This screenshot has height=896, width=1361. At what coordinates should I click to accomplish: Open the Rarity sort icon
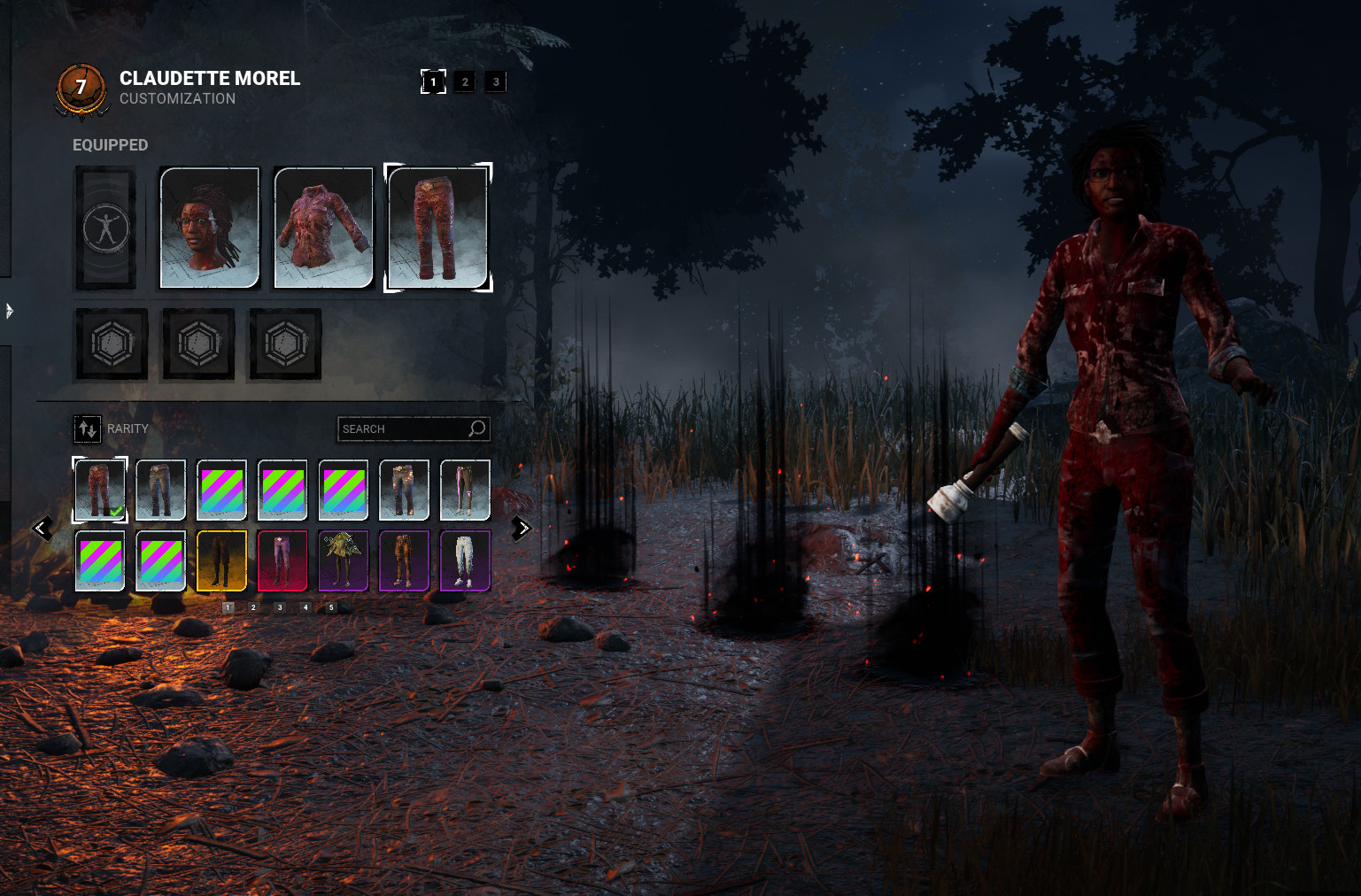(x=87, y=429)
